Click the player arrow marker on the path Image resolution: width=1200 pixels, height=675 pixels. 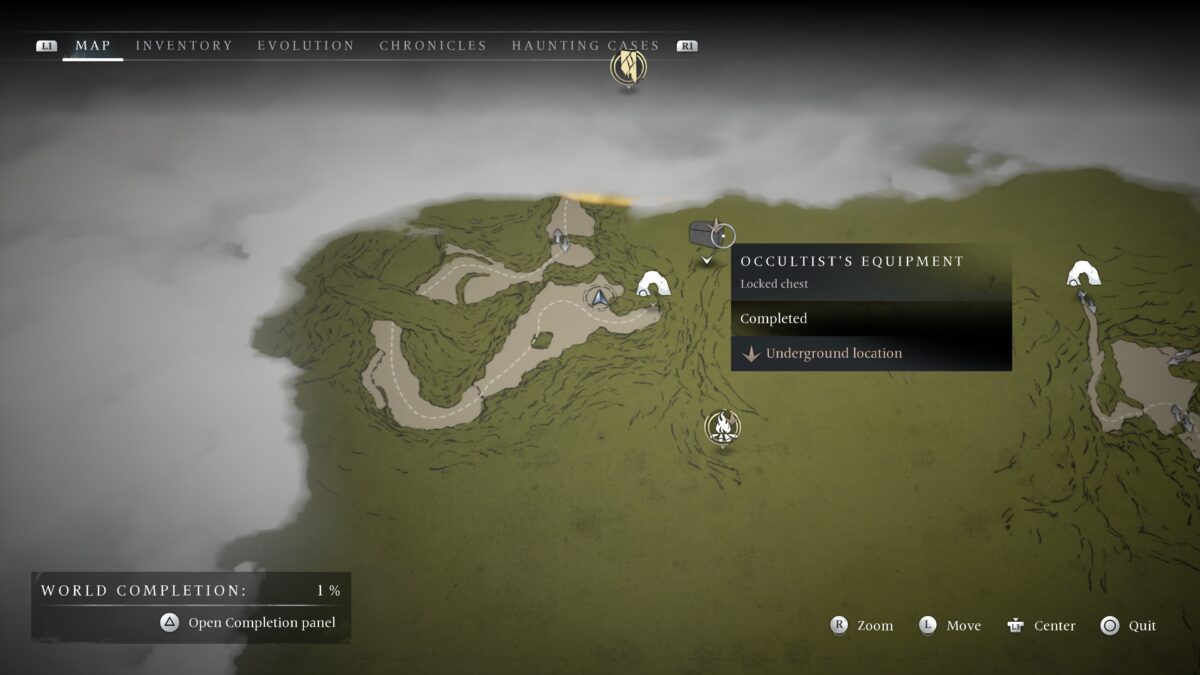coord(600,297)
